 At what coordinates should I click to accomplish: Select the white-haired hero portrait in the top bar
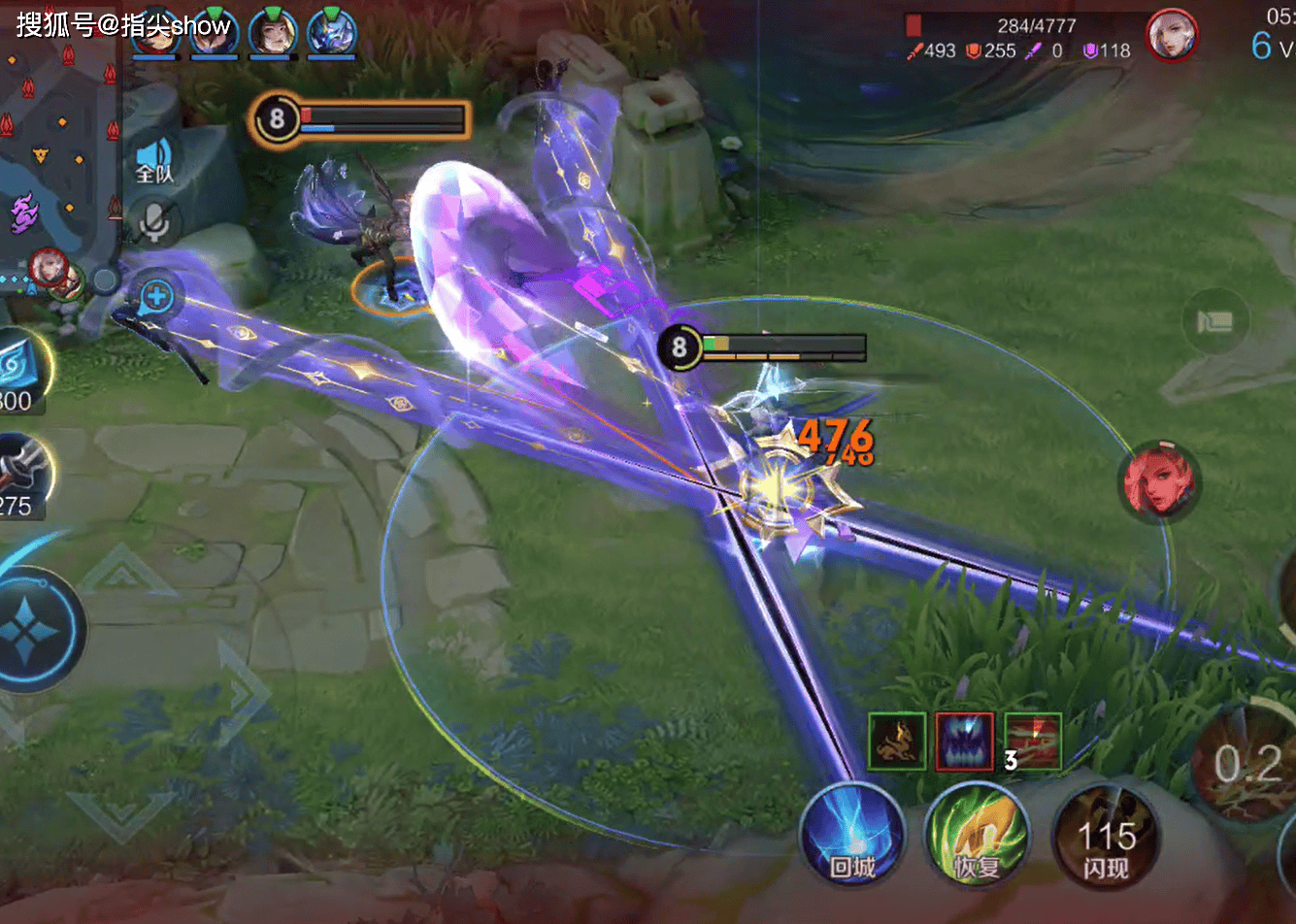click(x=1172, y=37)
